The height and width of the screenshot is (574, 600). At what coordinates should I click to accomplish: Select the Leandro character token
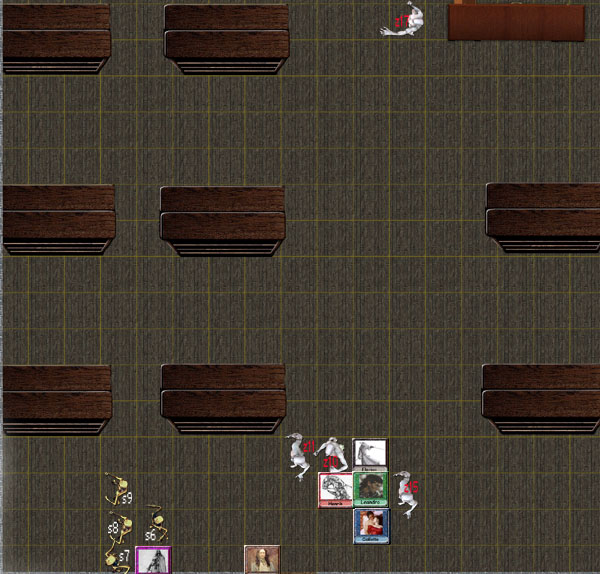(370, 489)
